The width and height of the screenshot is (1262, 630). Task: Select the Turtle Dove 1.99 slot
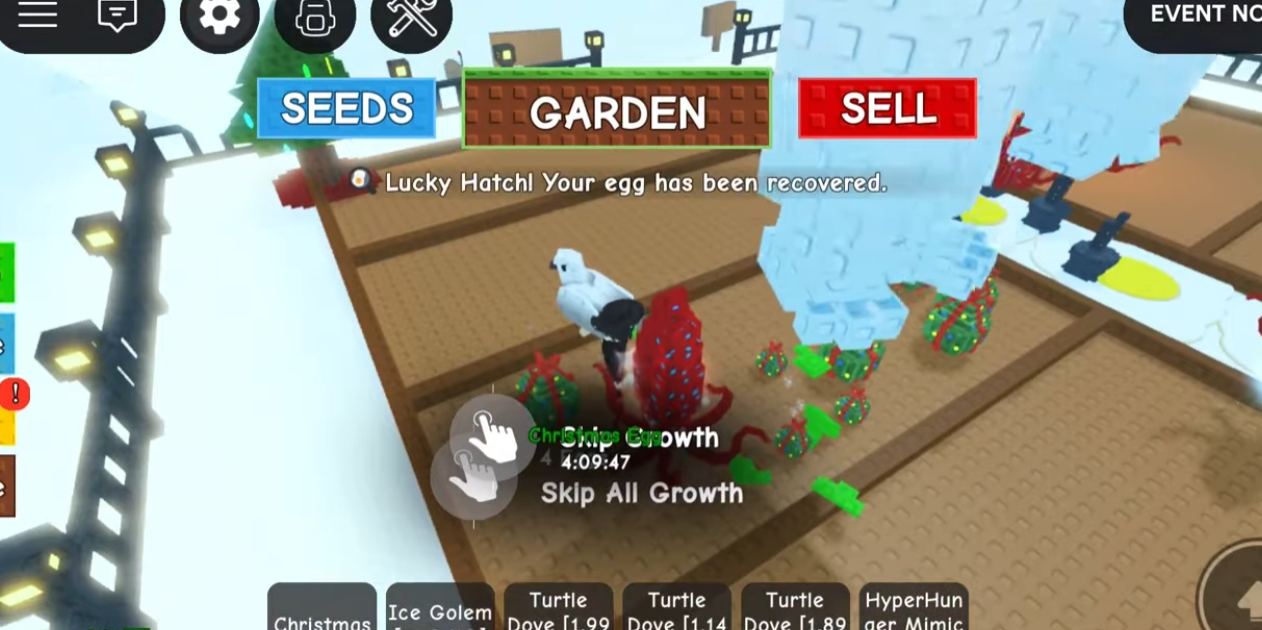click(558, 609)
